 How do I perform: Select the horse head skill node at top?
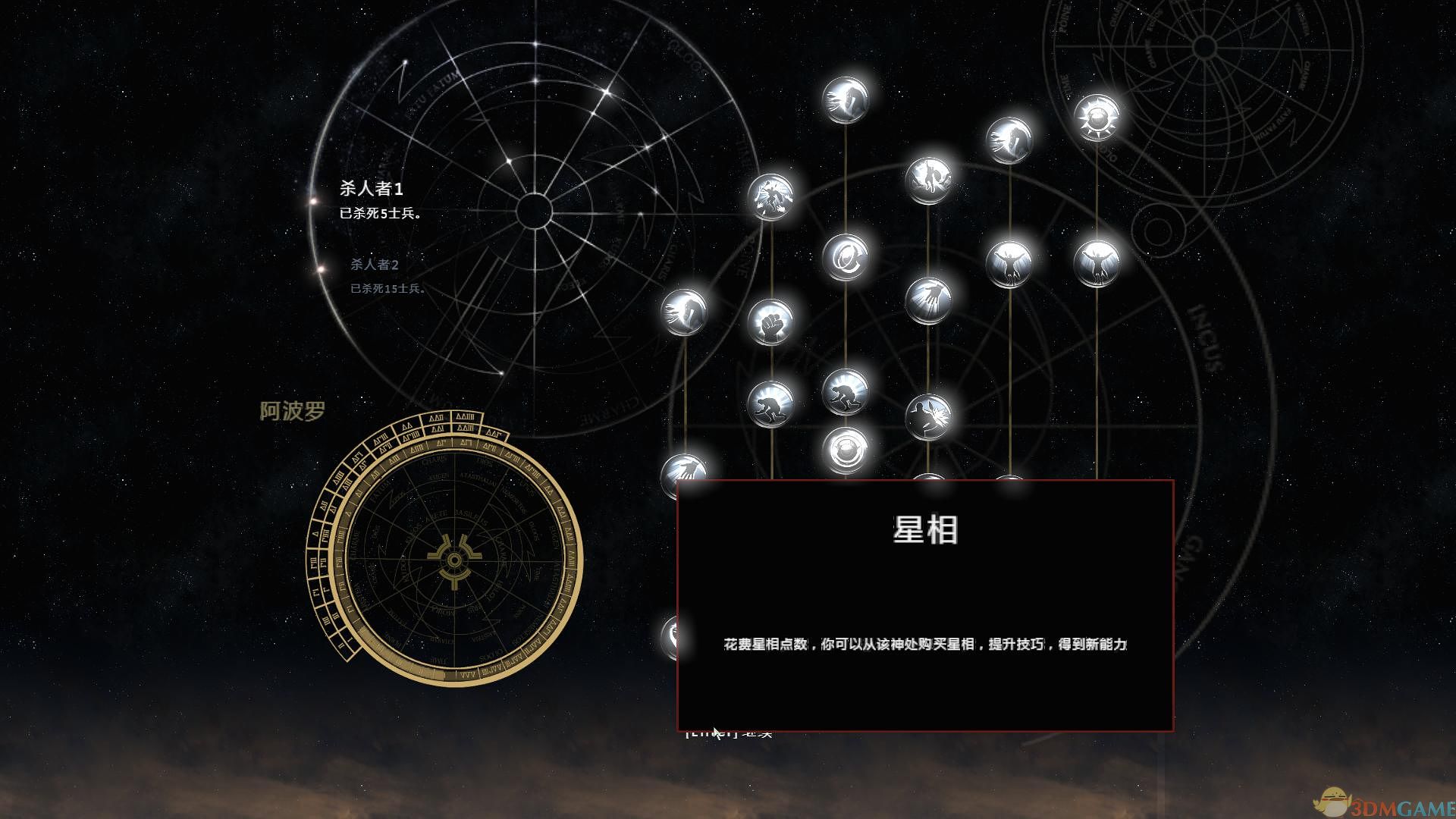[x=846, y=100]
